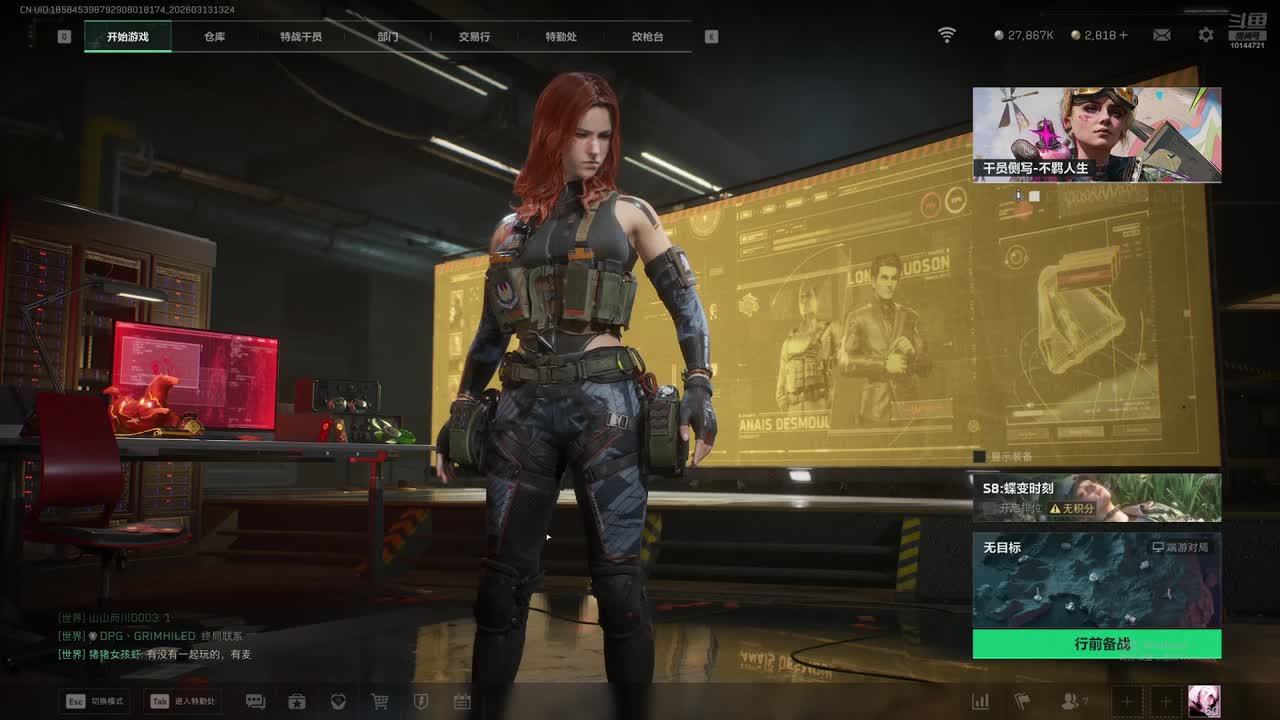This screenshot has width=1280, height=720.
Task: Open the 仓库 warehouse tab
Action: [214, 37]
